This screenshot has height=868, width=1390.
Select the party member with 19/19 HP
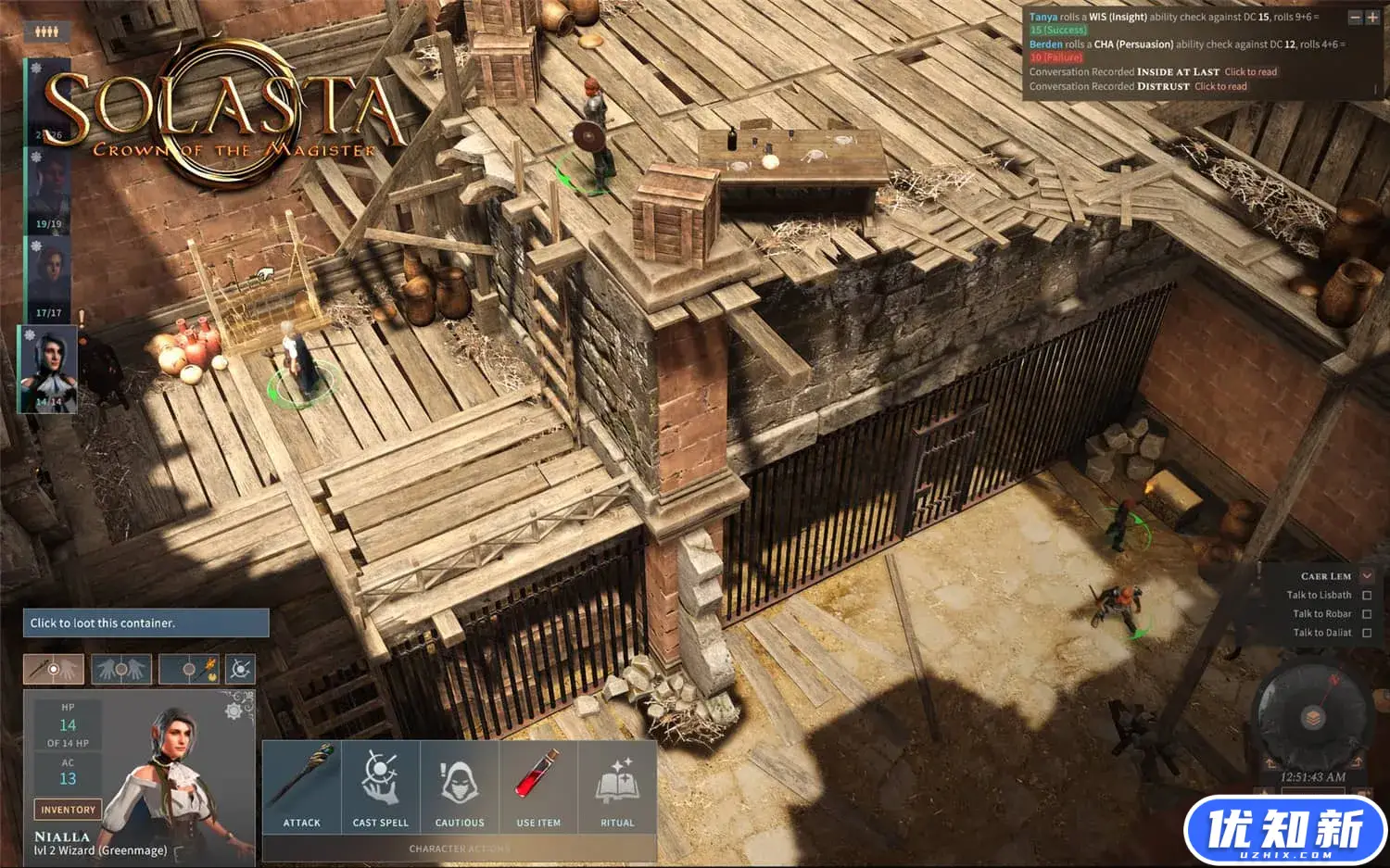pyautogui.click(x=49, y=191)
